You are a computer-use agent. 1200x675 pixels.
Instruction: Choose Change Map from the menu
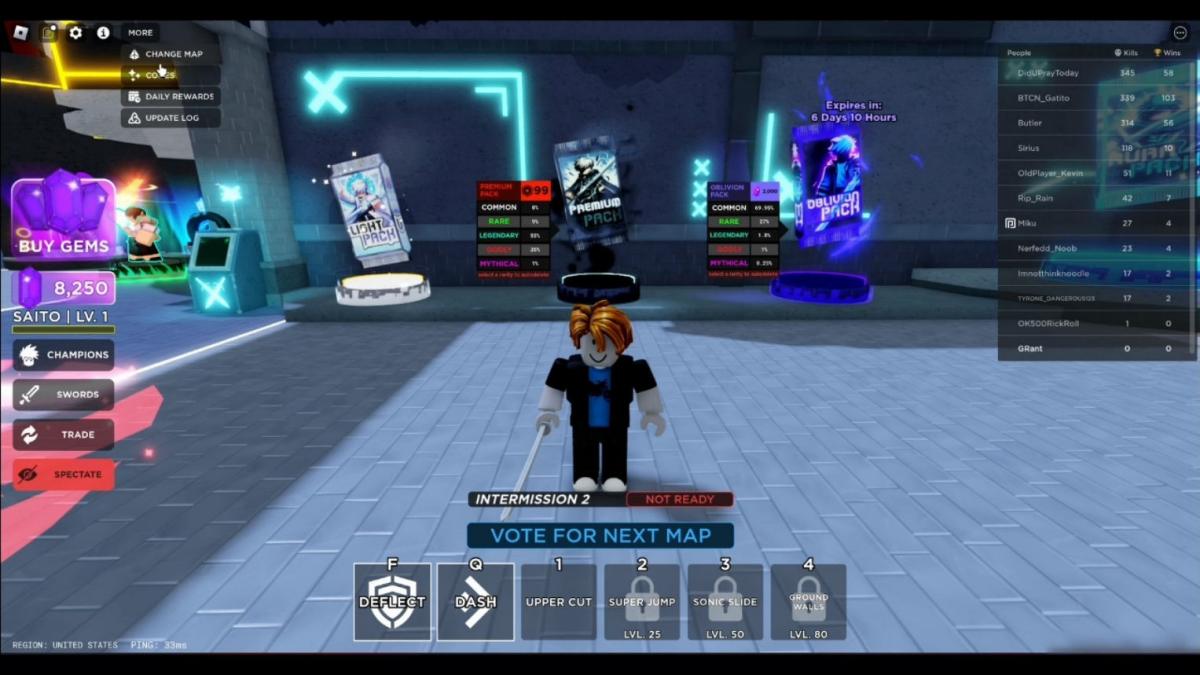tap(171, 54)
